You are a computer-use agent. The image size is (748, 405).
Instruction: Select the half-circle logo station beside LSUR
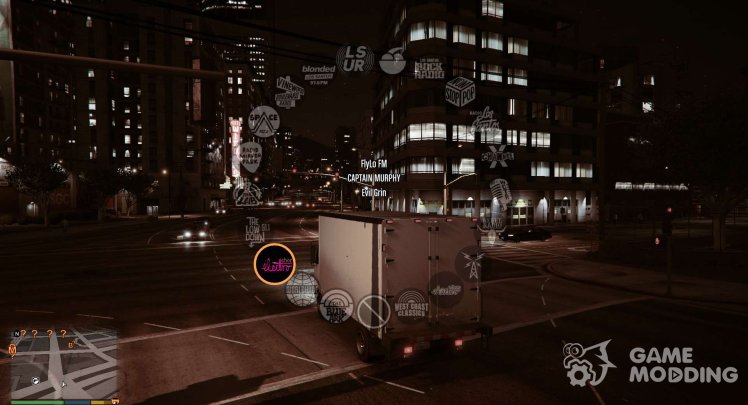393,61
